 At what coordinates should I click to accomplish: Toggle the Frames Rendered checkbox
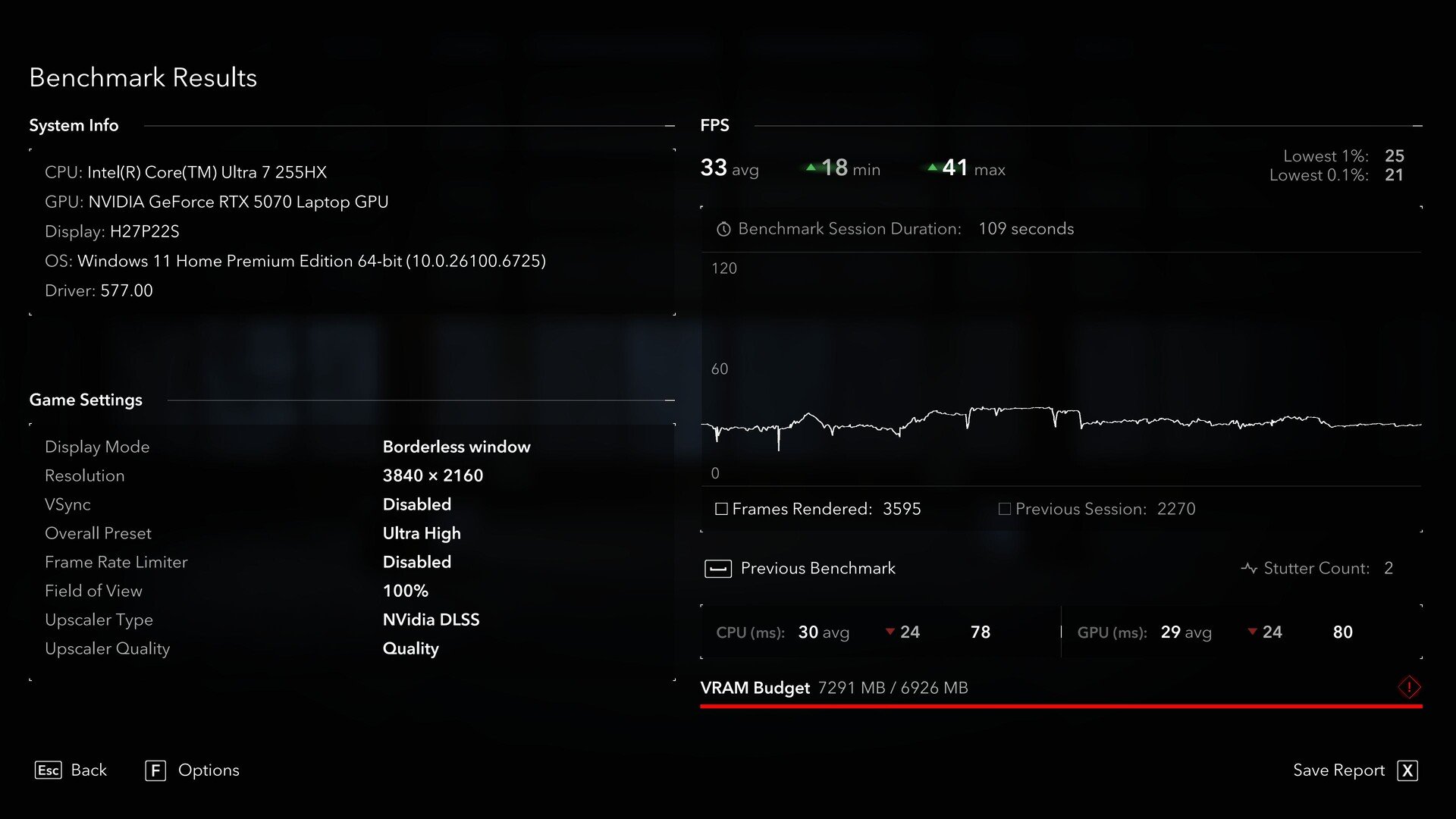721,509
